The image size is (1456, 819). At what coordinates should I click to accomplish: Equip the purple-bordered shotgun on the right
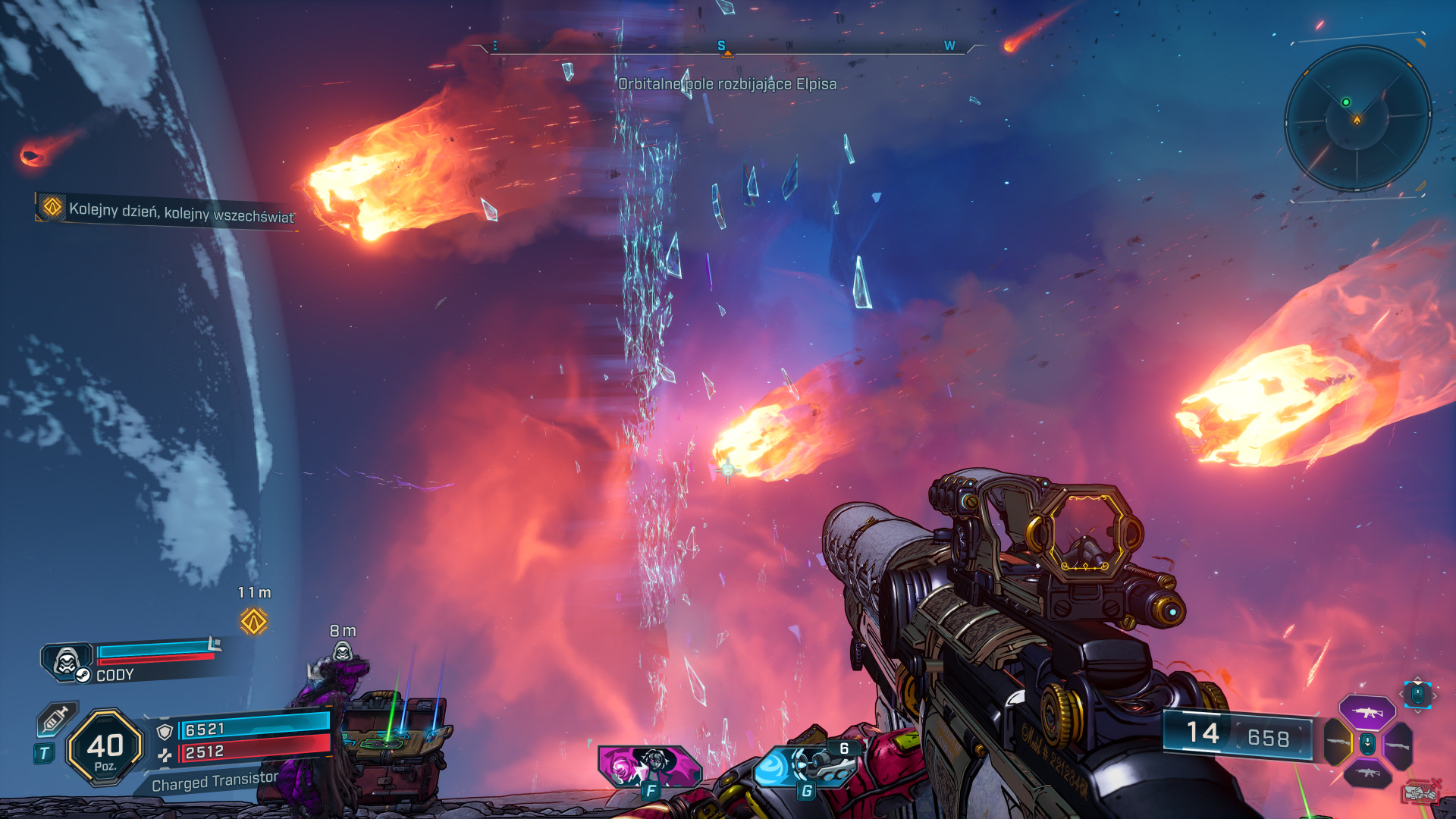click(x=1398, y=745)
